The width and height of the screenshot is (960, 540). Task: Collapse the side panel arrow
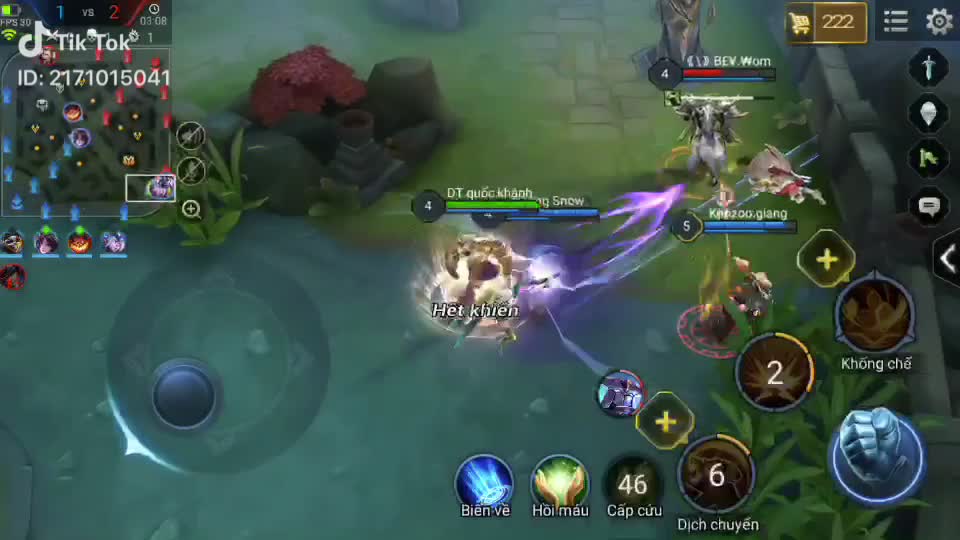pyautogui.click(x=947, y=259)
